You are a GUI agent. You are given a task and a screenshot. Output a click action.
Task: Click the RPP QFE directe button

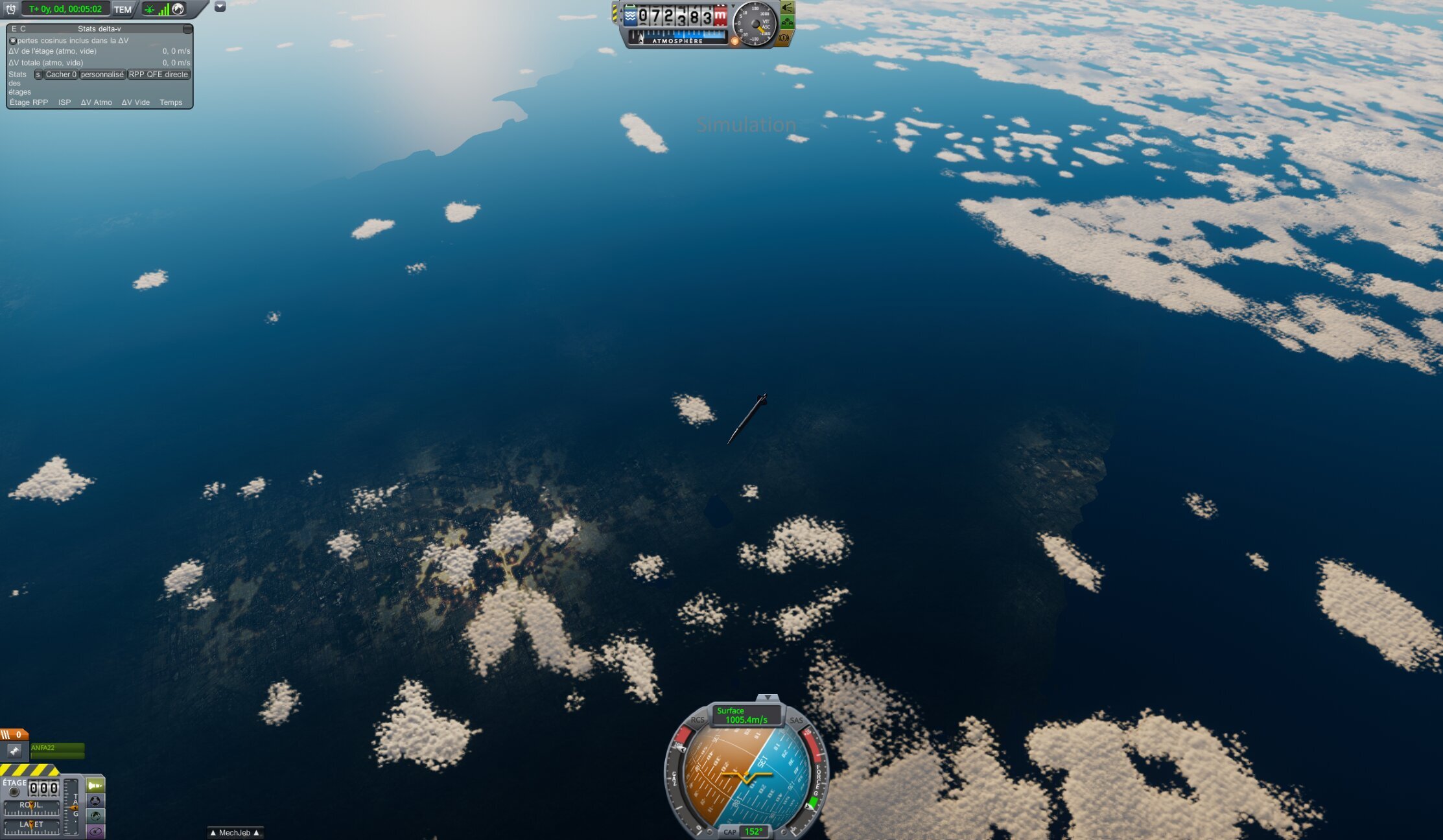[x=158, y=75]
